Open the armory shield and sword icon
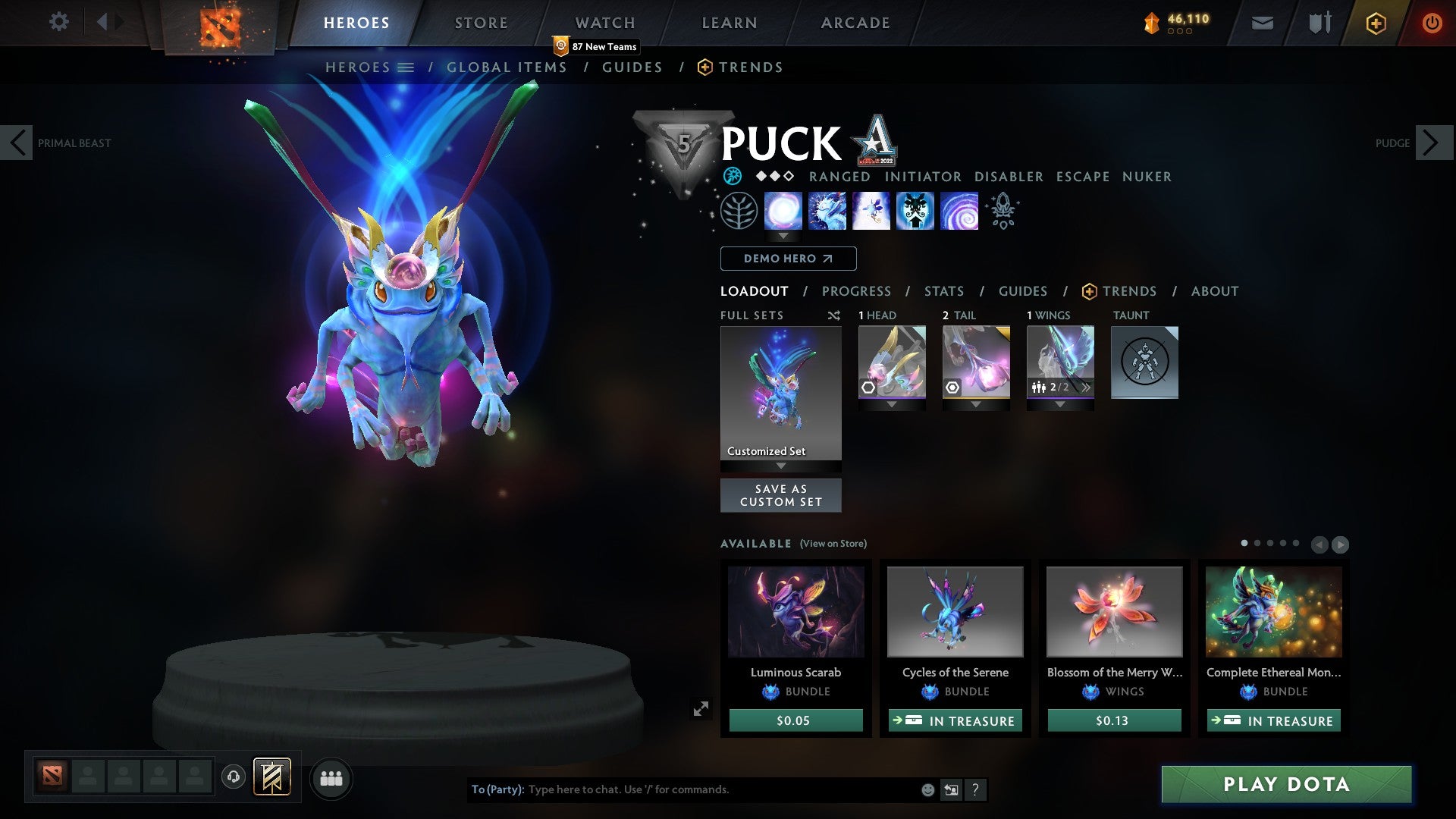This screenshot has height=819, width=1456. coord(1319,23)
